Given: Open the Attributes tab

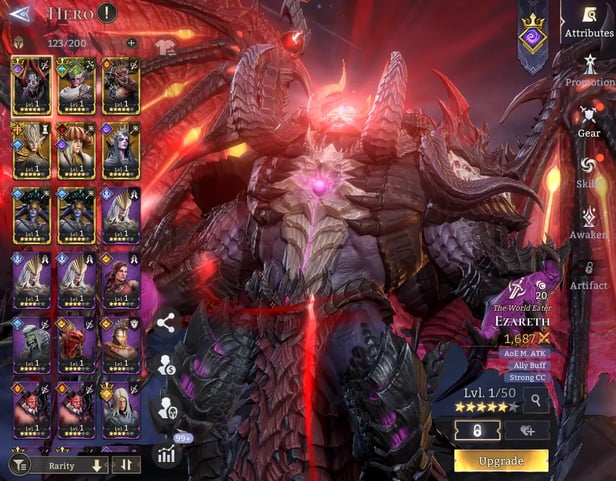Looking at the screenshot, I should 588,22.
